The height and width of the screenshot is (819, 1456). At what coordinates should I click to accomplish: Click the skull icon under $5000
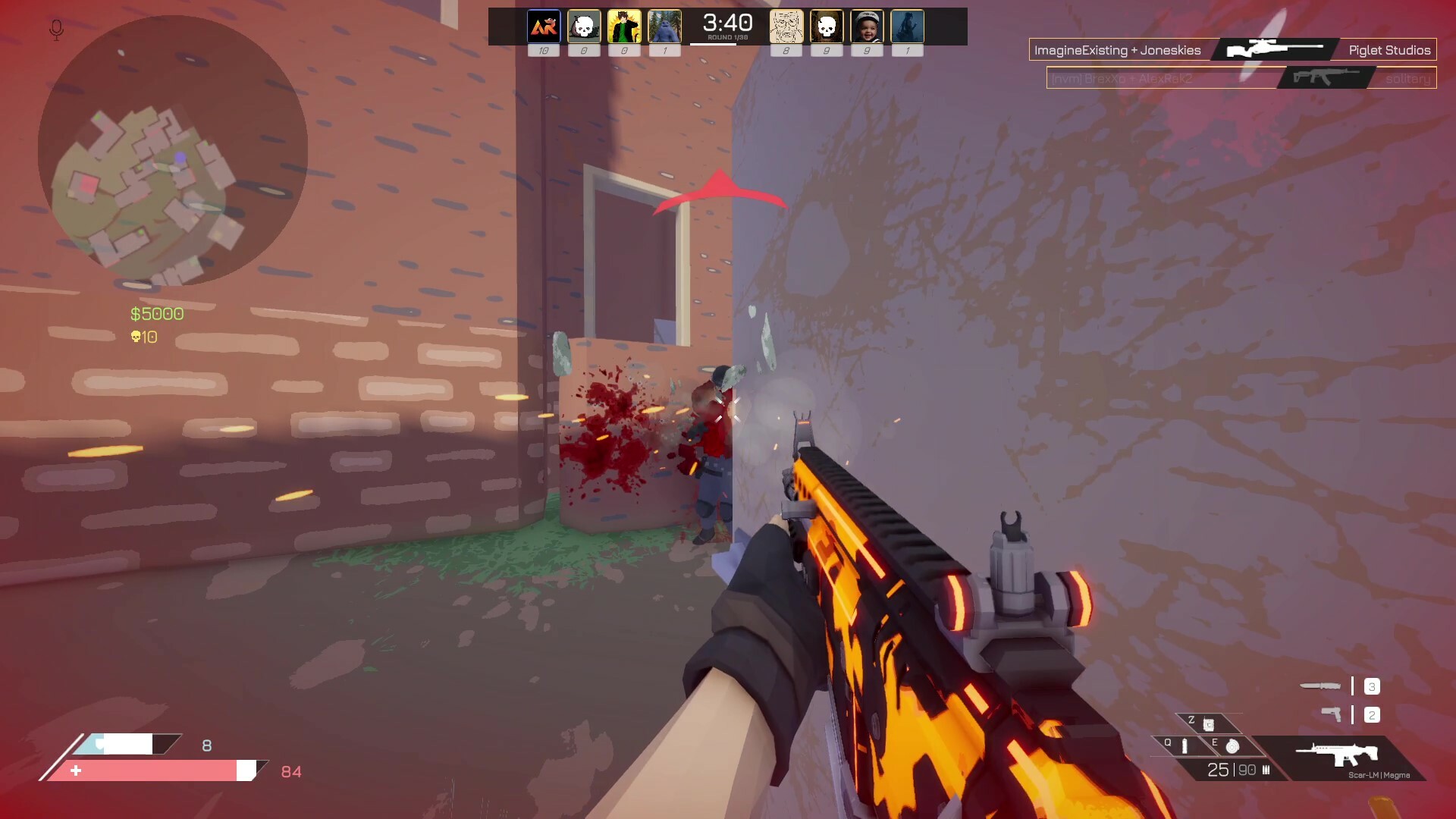tap(136, 337)
